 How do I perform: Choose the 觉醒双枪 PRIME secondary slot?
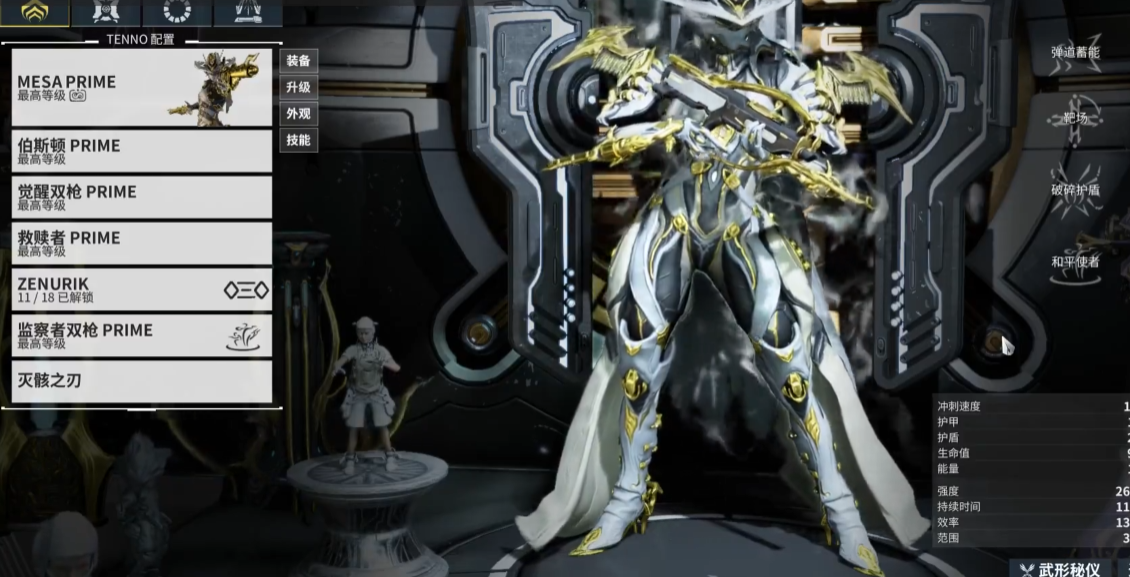141,197
